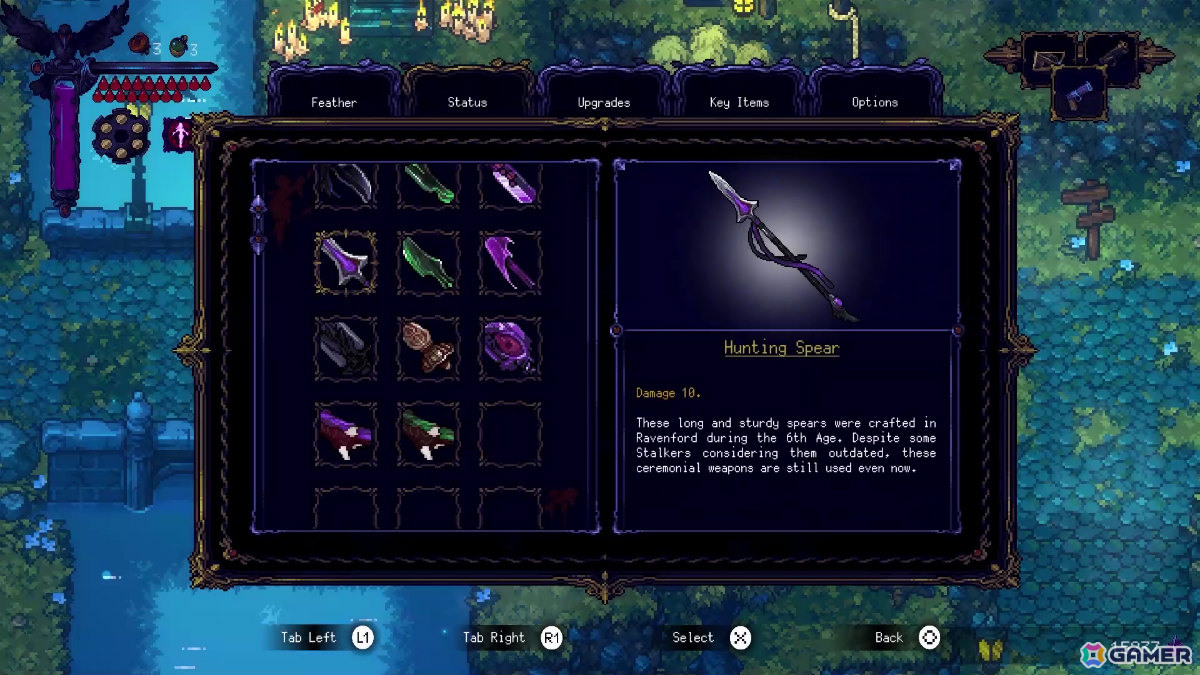Open the Options tab
Screen dimensions: 1200x675
pyautogui.click(x=874, y=102)
